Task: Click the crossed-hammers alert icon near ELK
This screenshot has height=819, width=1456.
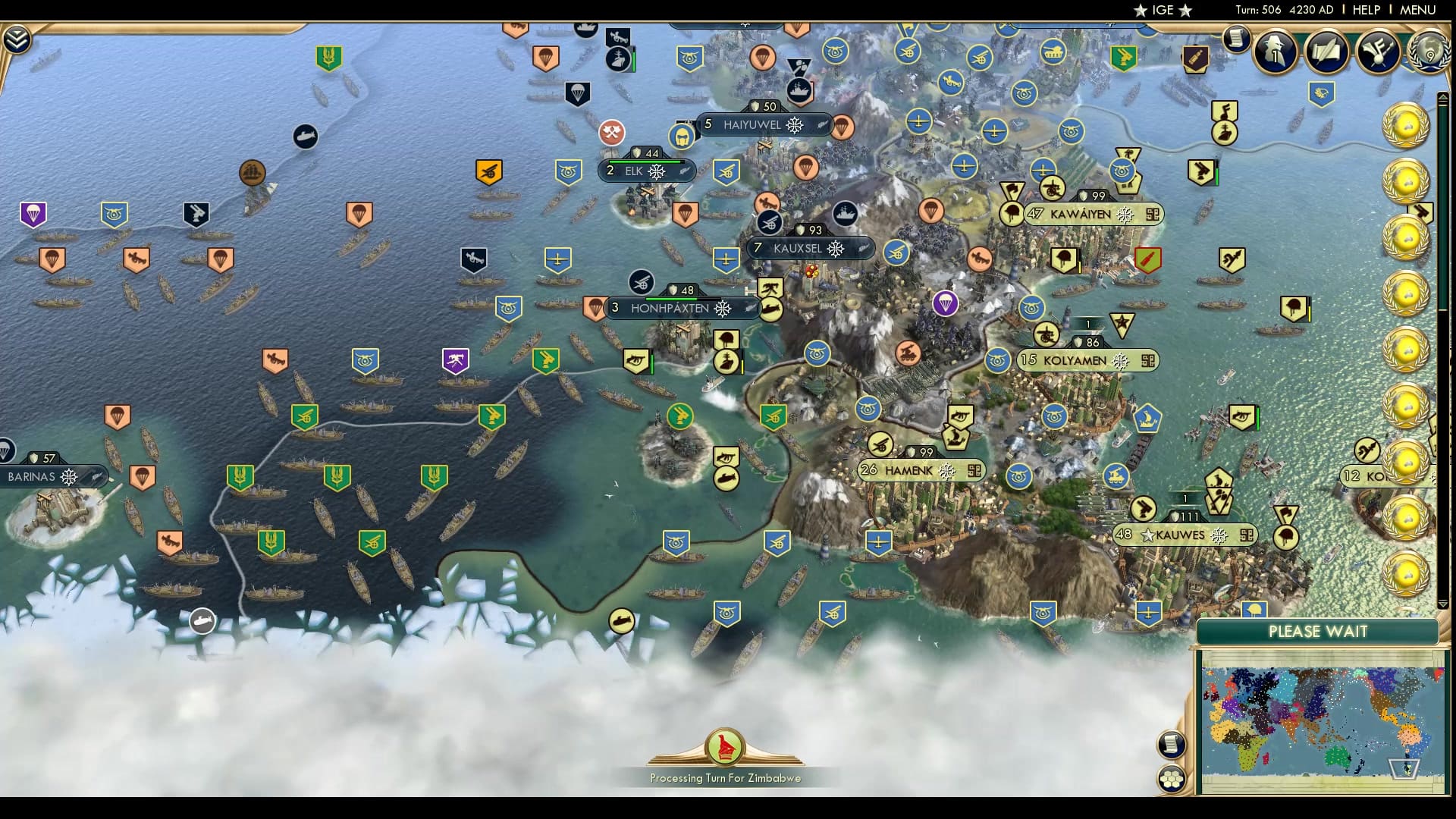Action: tap(611, 133)
